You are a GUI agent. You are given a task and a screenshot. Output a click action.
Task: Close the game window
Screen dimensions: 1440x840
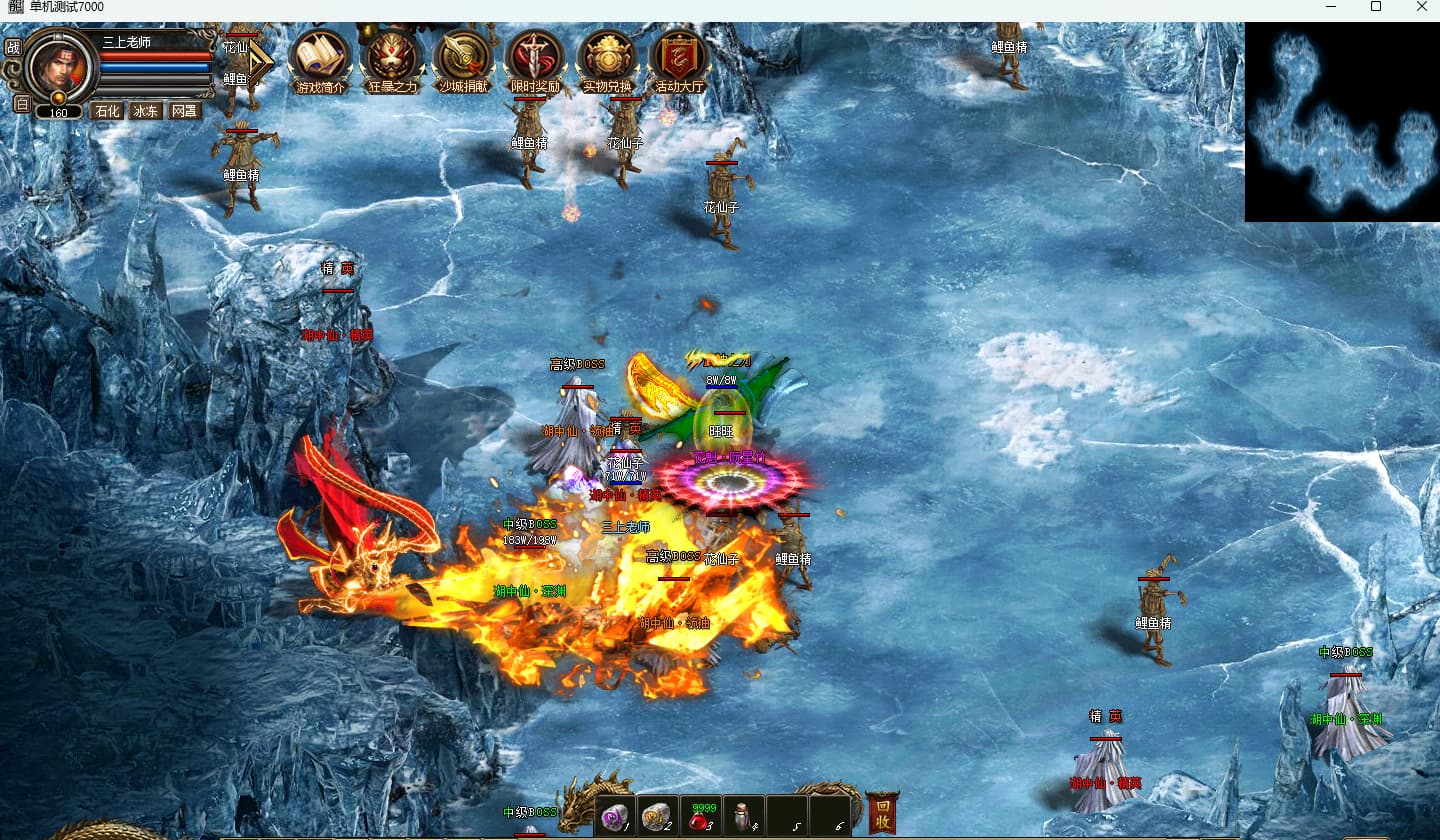pyautogui.click(x=1422, y=7)
